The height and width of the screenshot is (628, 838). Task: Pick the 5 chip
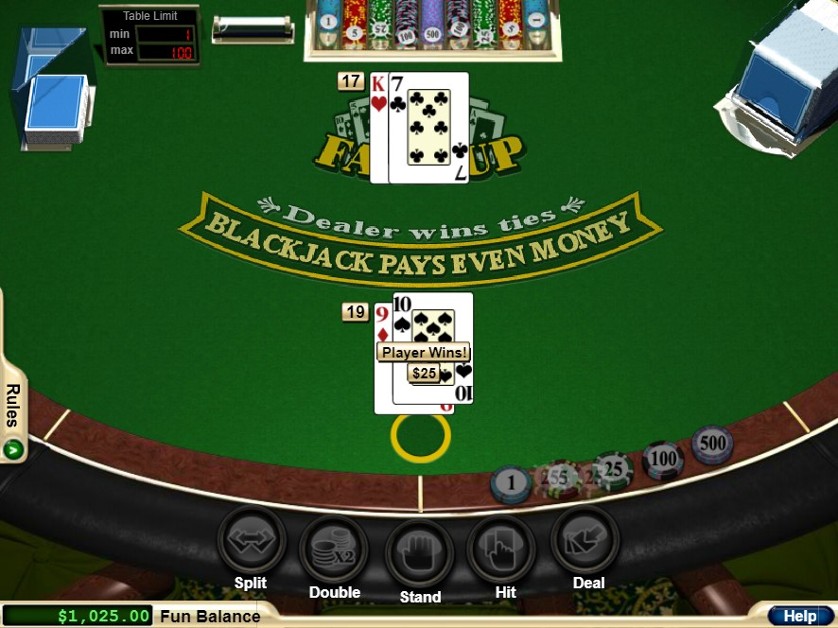[560, 480]
